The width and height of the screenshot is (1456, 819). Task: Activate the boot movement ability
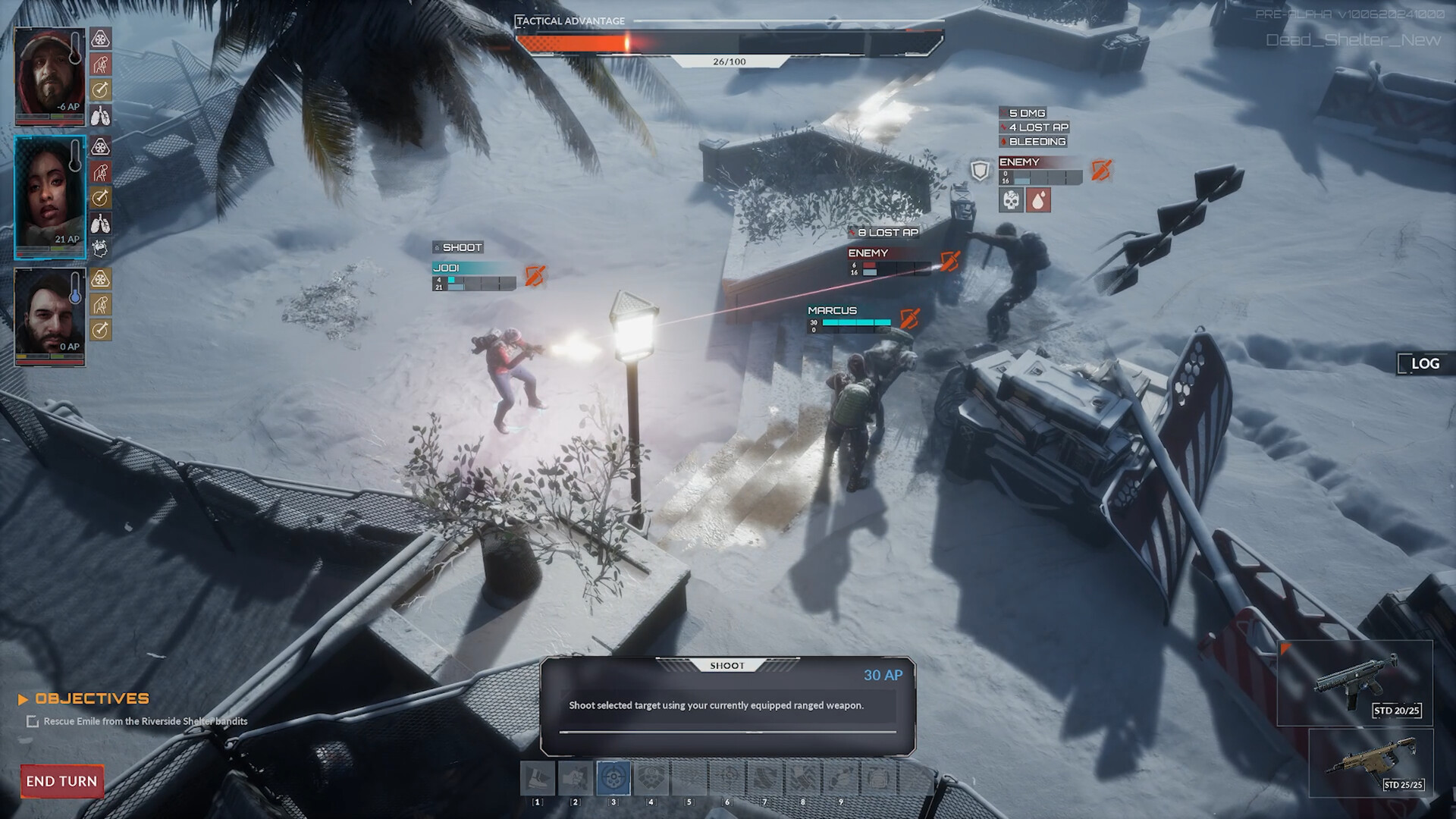(x=538, y=778)
